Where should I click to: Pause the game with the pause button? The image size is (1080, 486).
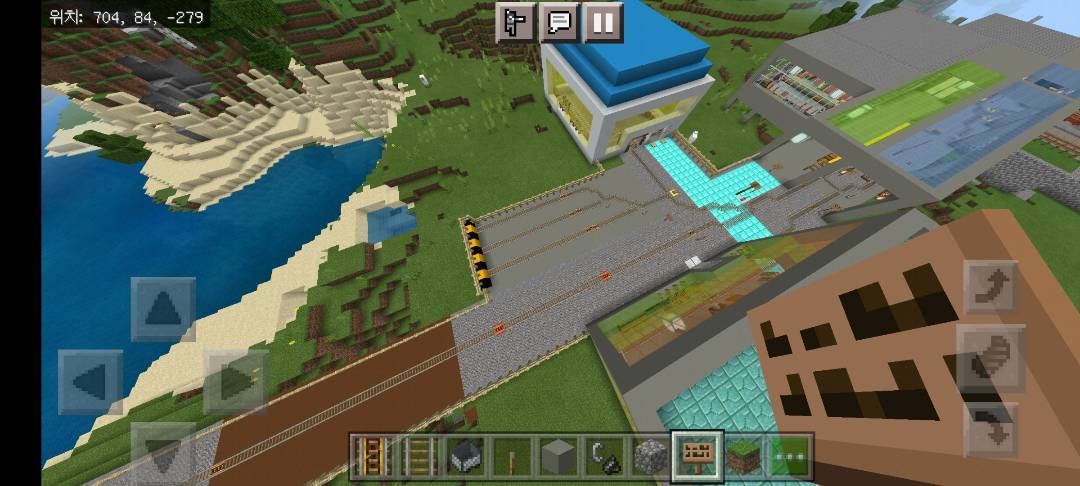point(602,23)
